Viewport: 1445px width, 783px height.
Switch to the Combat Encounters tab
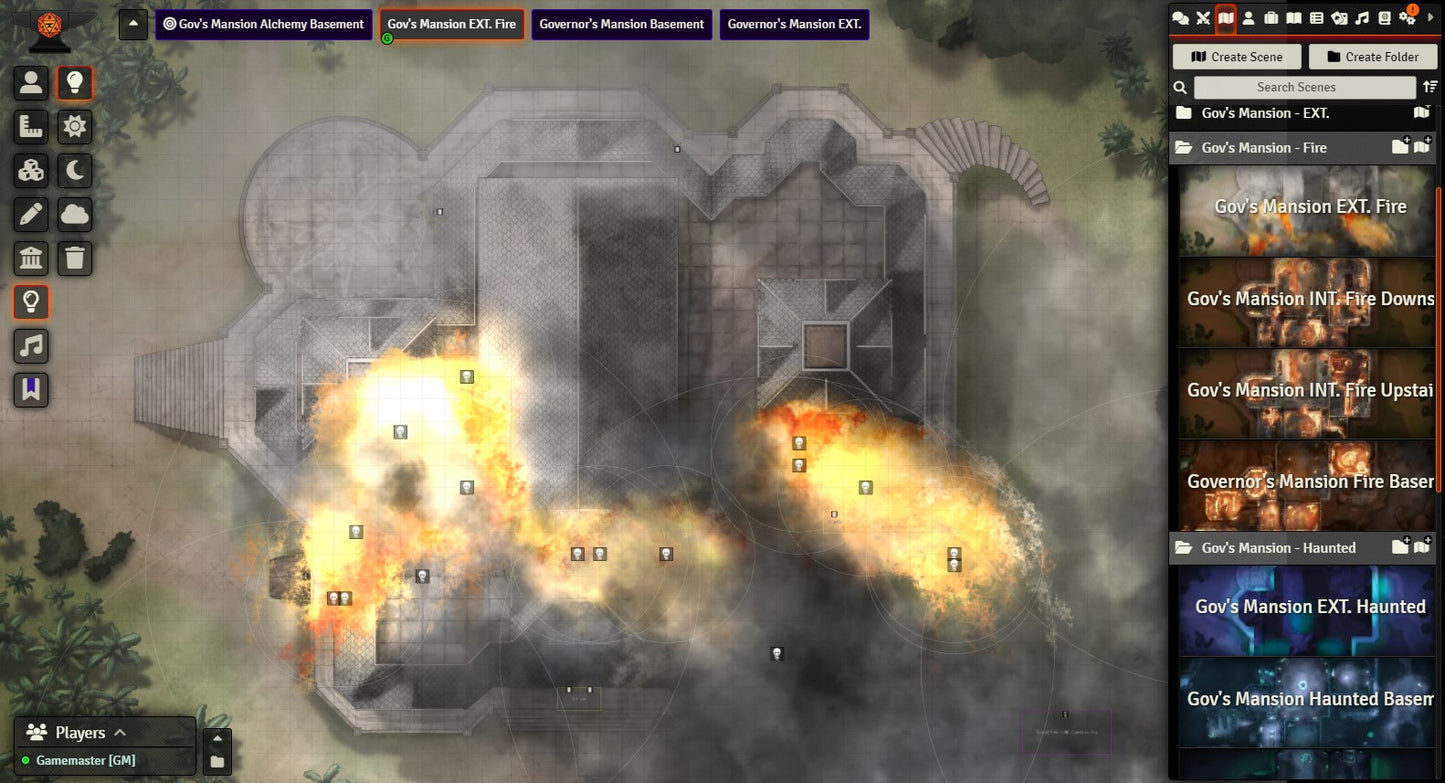[1203, 18]
